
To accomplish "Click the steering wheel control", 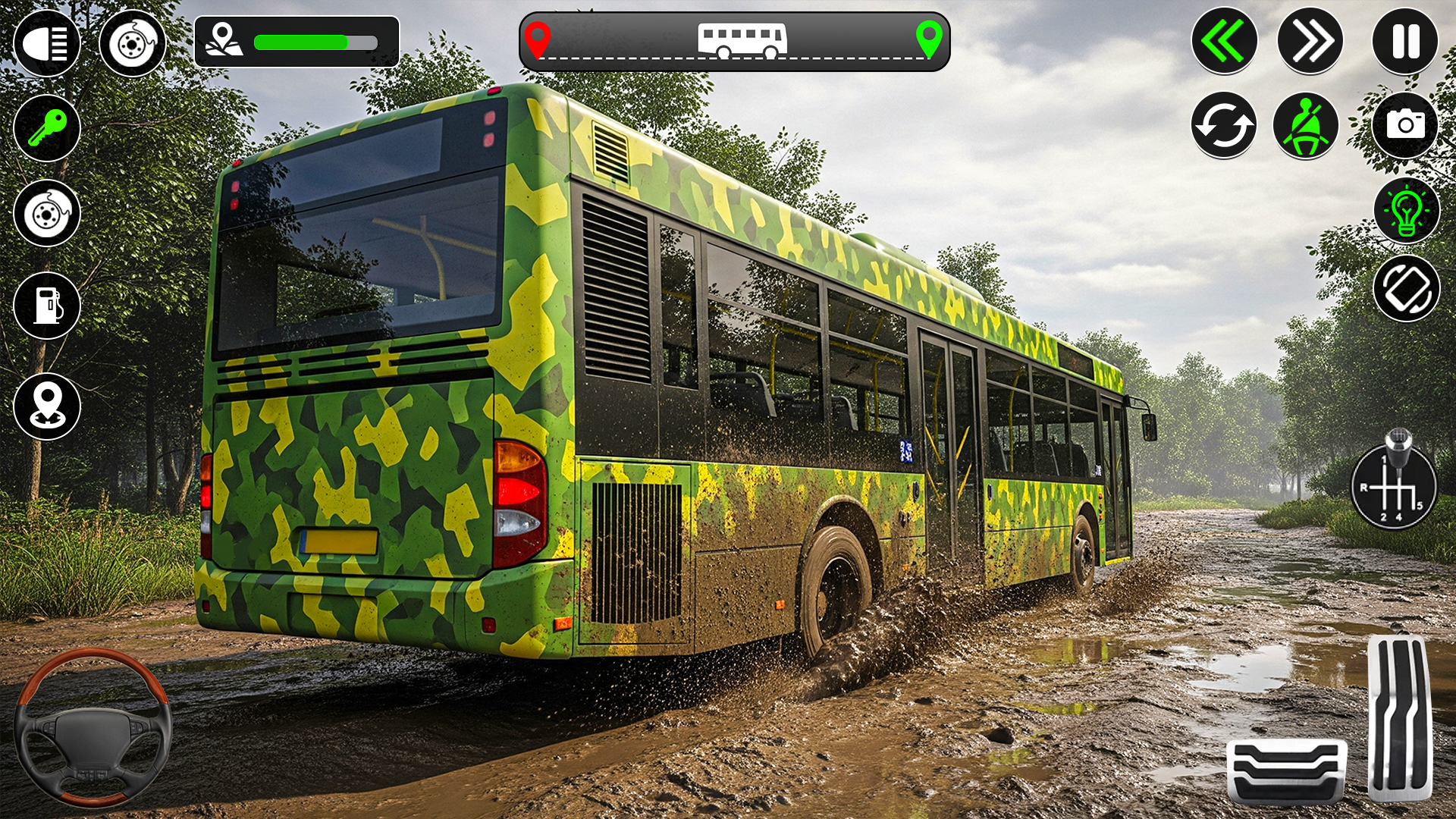I will (x=93, y=728).
